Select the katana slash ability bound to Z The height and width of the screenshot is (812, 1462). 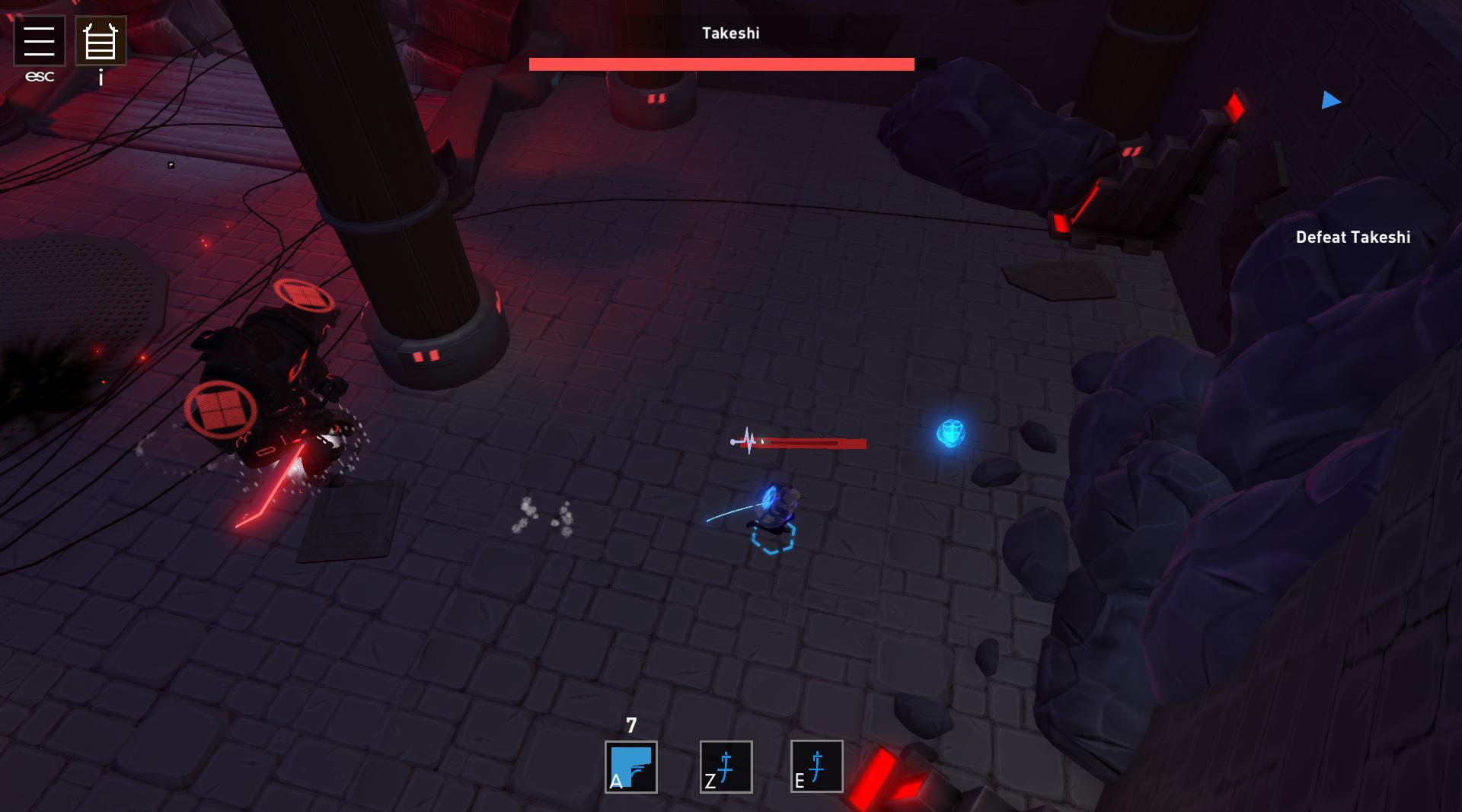tap(724, 768)
